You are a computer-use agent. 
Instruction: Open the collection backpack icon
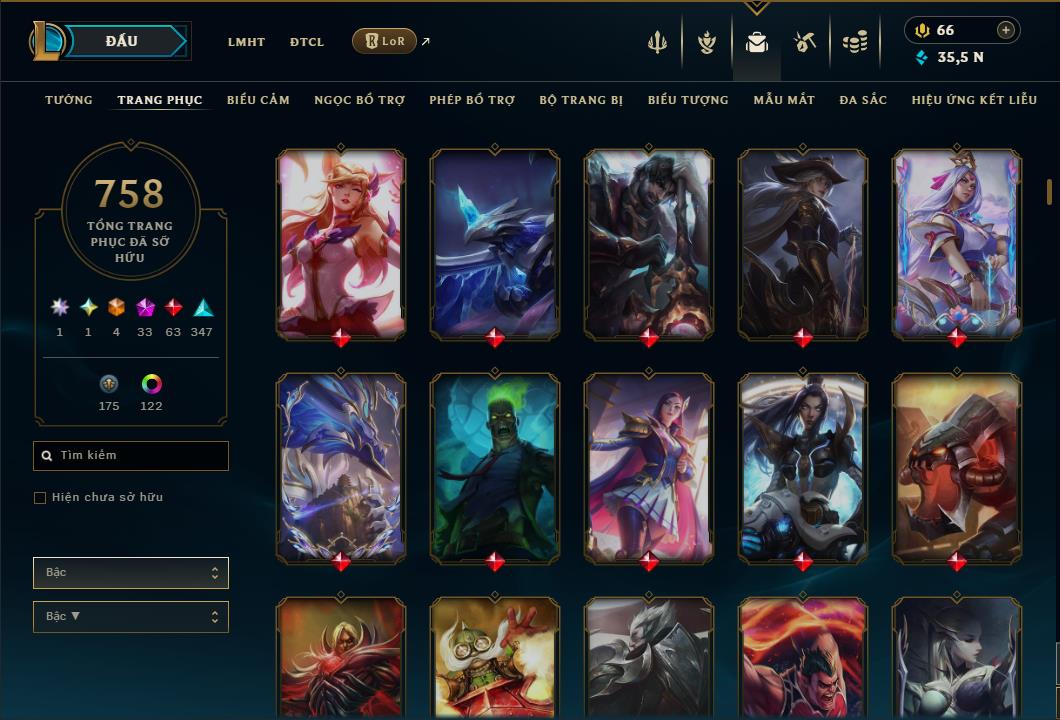point(757,42)
